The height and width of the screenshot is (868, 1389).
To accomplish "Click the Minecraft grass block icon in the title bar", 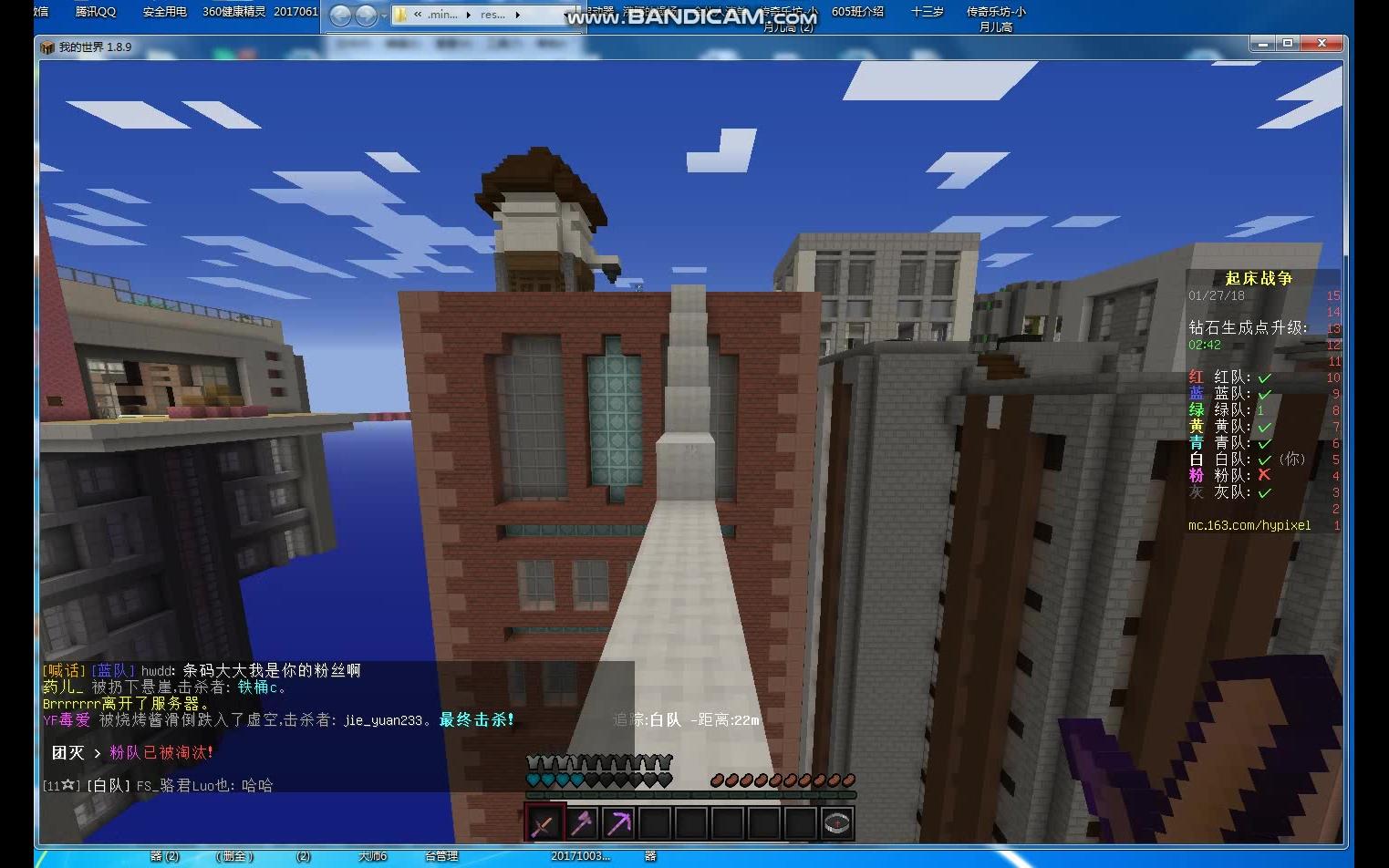I will (x=48, y=46).
